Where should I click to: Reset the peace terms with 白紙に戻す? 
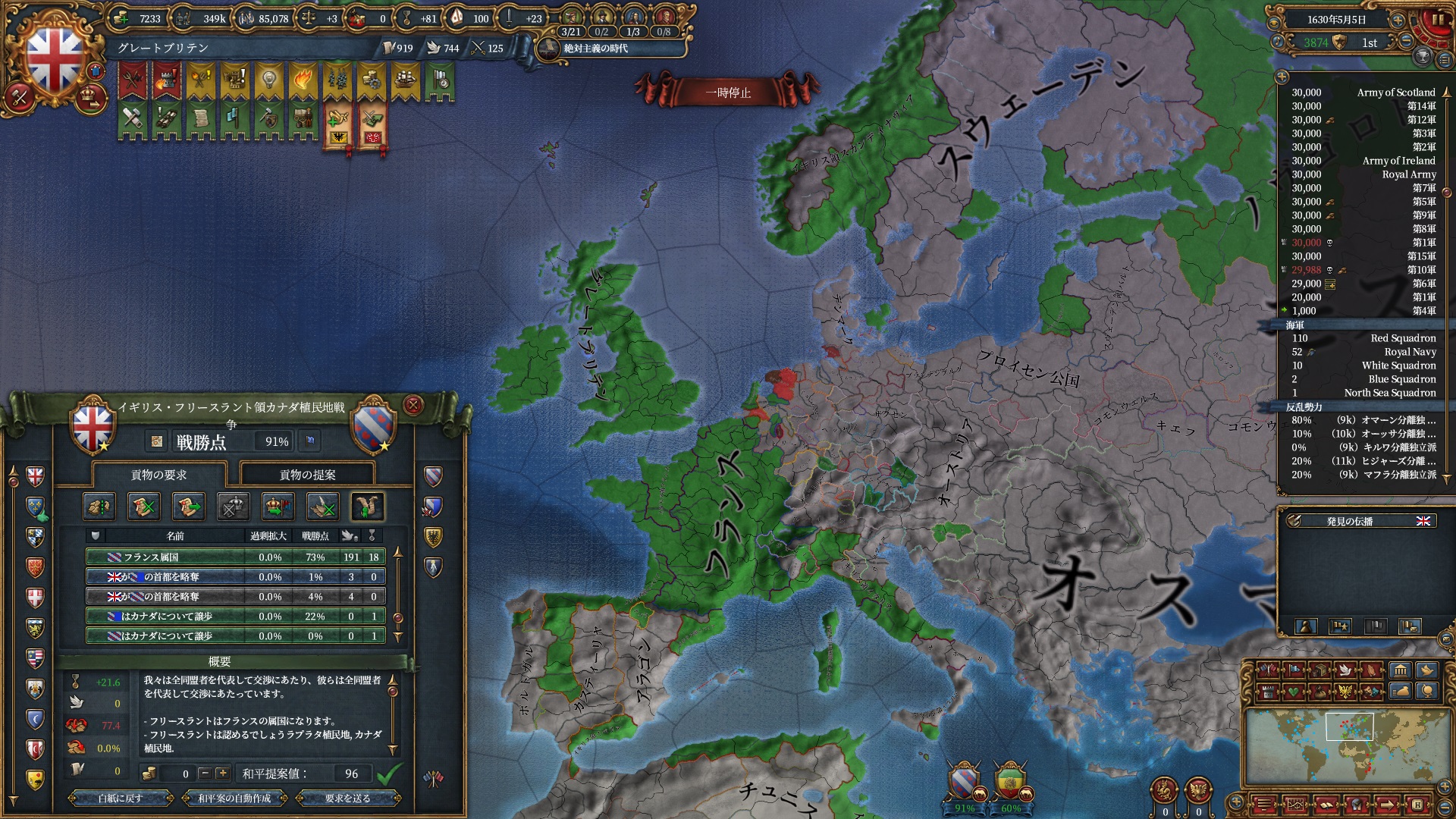[120, 798]
